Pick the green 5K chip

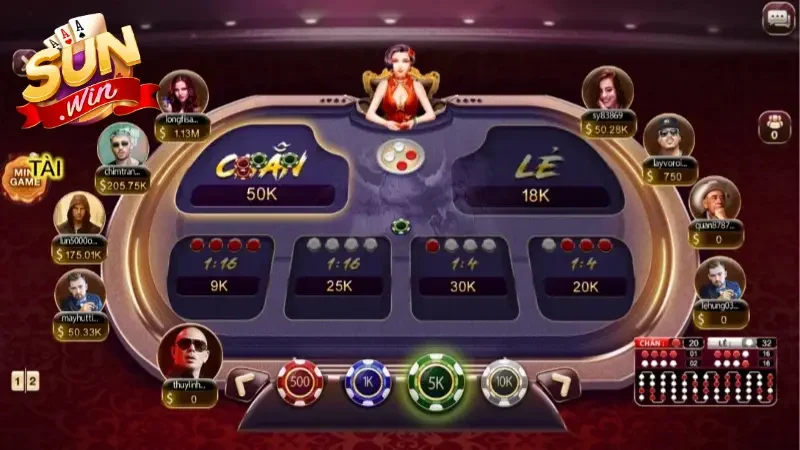click(436, 382)
